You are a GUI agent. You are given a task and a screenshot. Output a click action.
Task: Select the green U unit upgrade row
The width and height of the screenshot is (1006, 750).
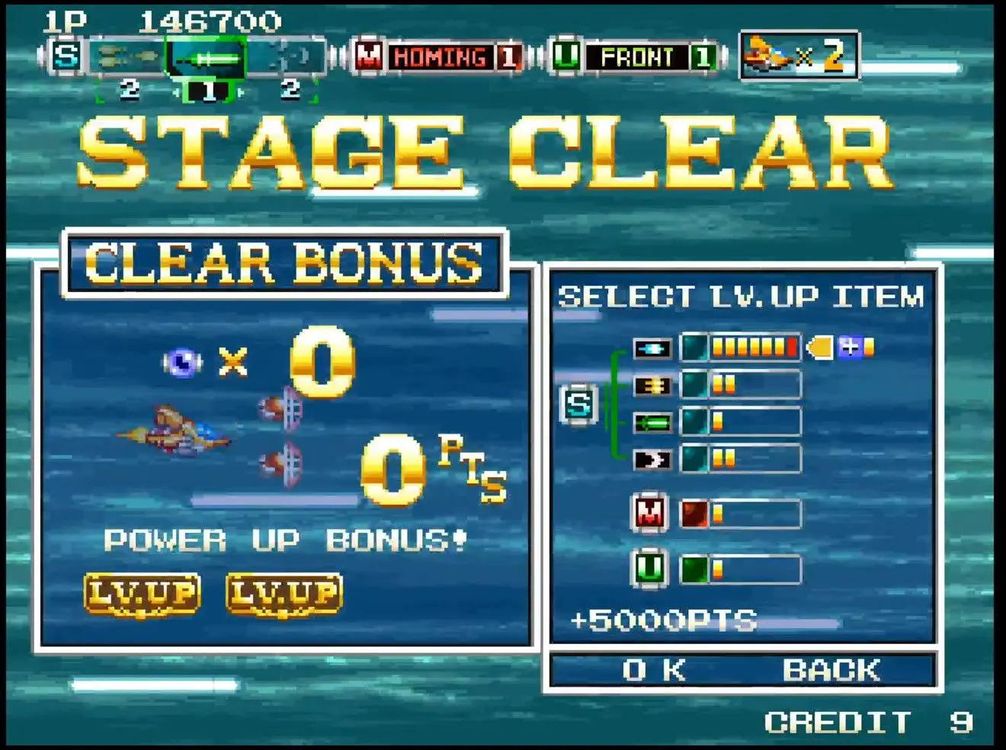(x=740, y=569)
